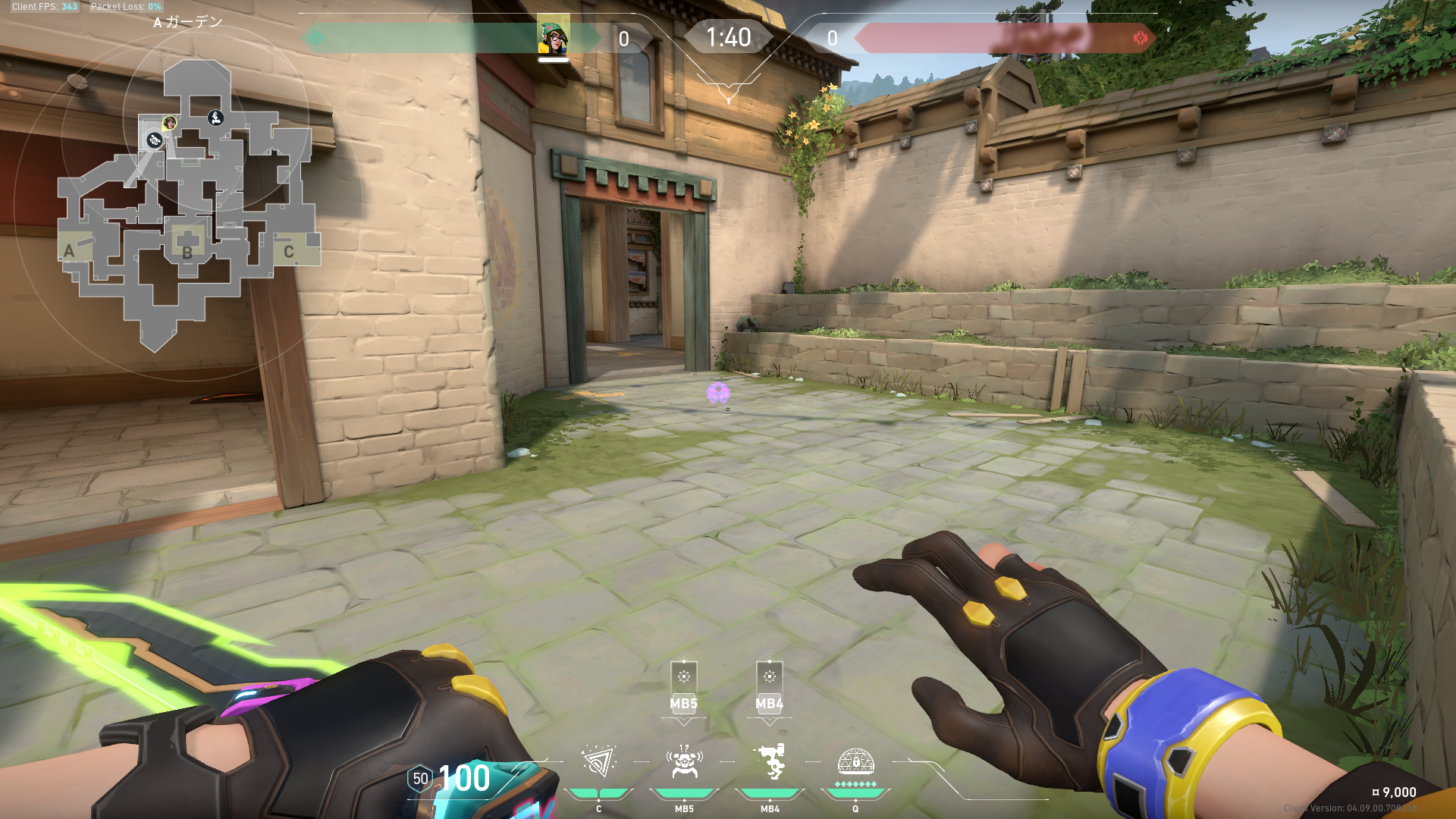1456x819 pixels.
Task: Select the Alarmbot ability icon
Action: click(684, 763)
